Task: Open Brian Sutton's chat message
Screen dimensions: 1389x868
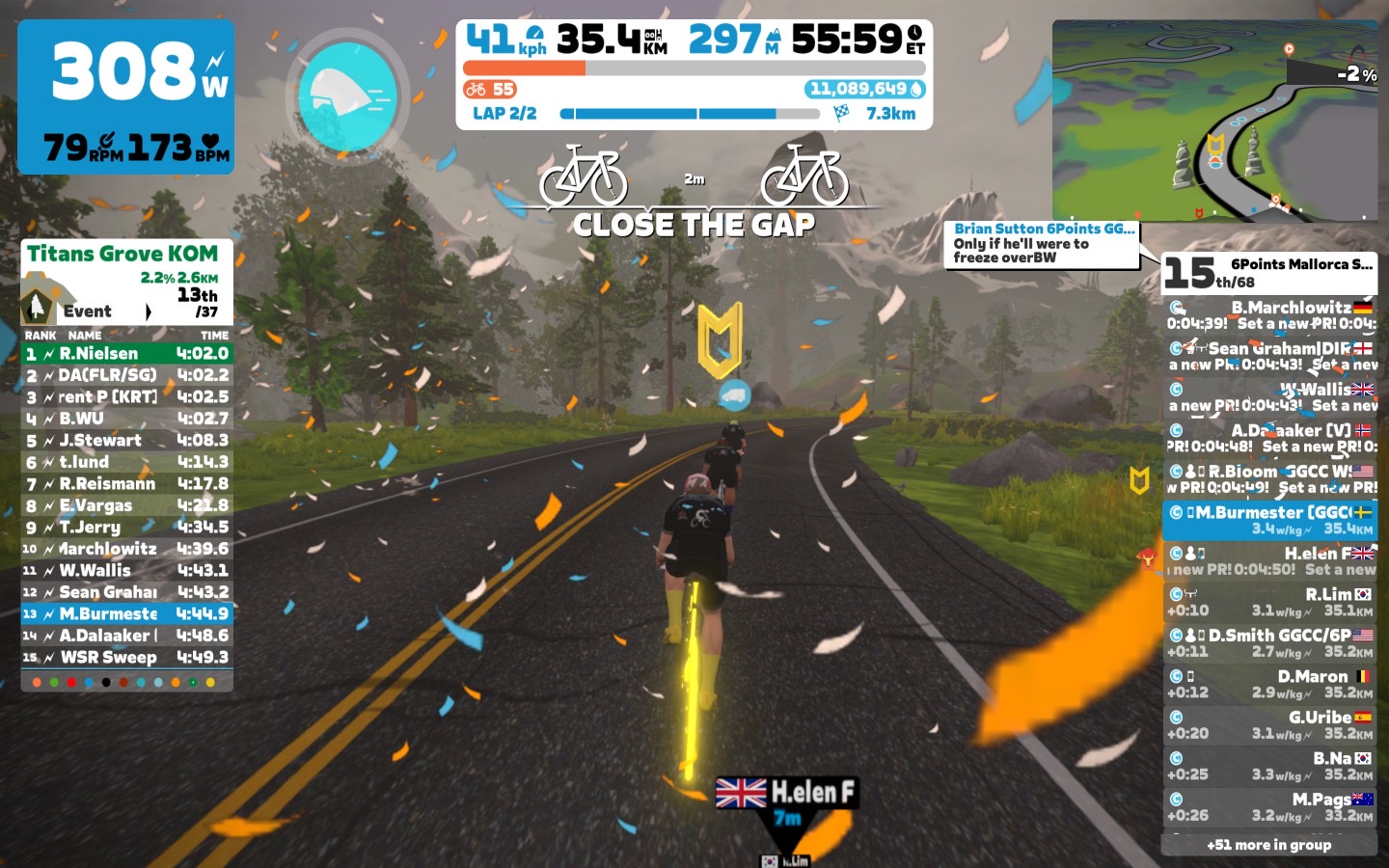Action: pos(1042,243)
